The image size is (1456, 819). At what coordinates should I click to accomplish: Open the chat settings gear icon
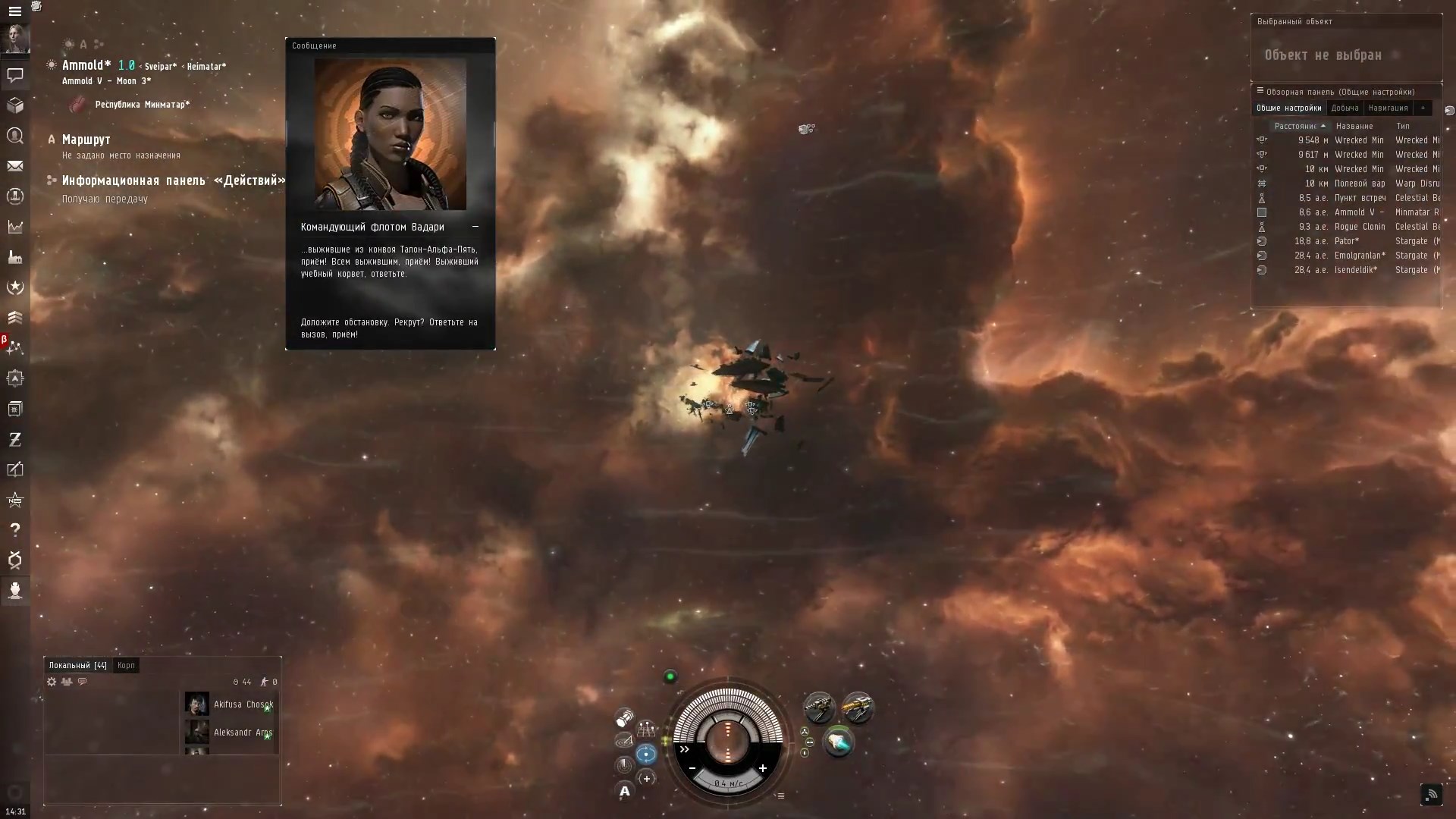pyautogui.click(x=51, y=682)
